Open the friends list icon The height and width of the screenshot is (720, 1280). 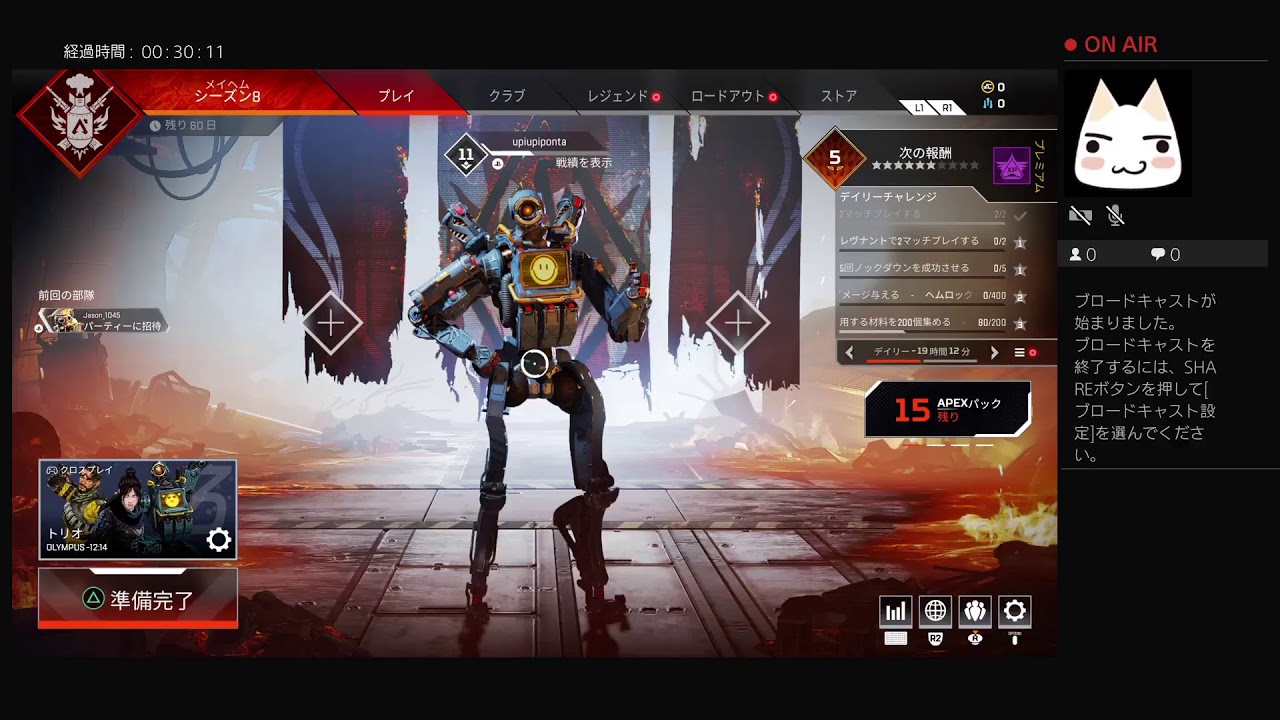975,611
